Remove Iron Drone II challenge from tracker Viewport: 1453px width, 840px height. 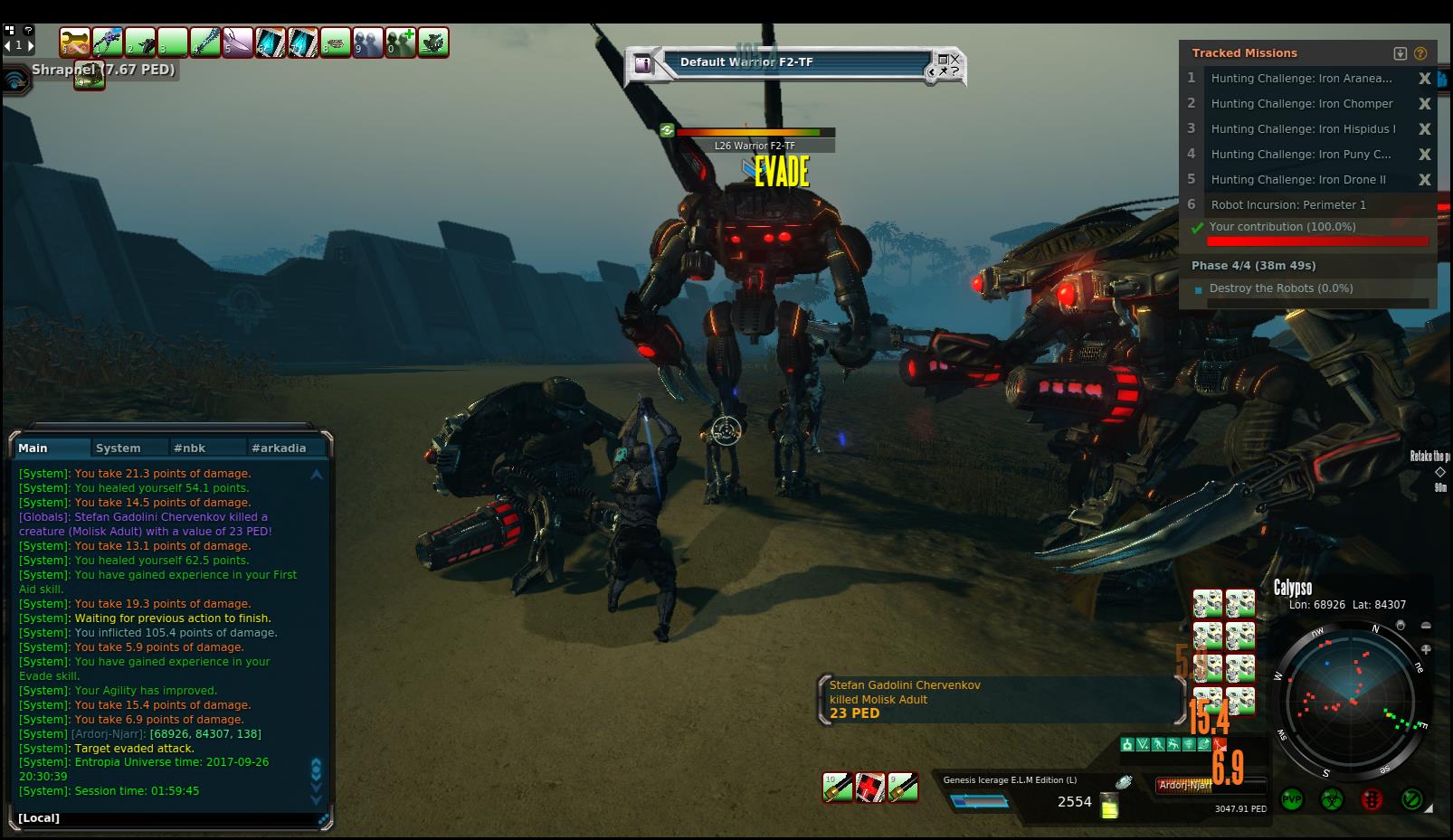(1424, 180)
